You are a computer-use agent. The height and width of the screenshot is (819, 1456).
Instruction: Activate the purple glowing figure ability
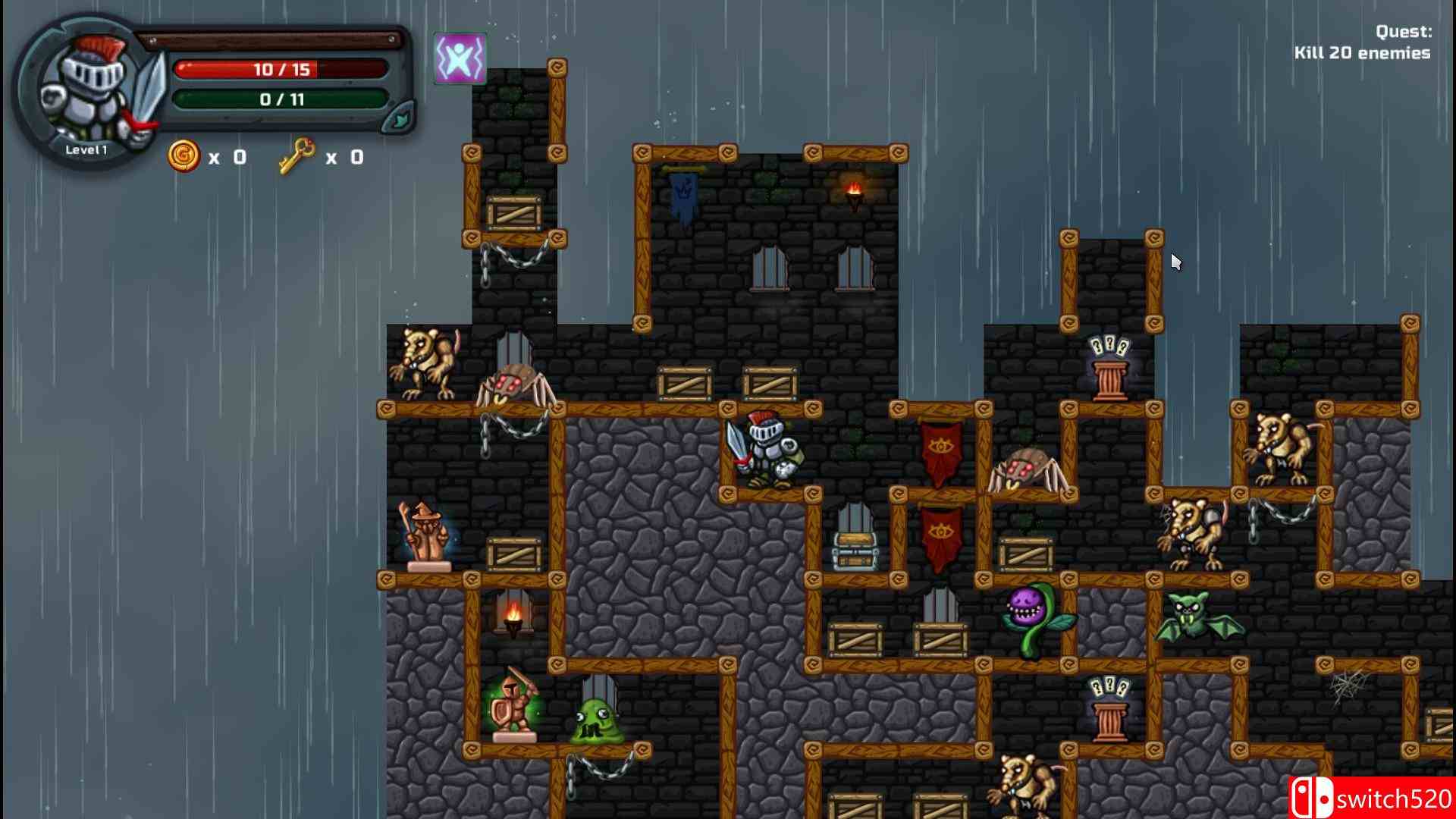(x=460, y=58)
